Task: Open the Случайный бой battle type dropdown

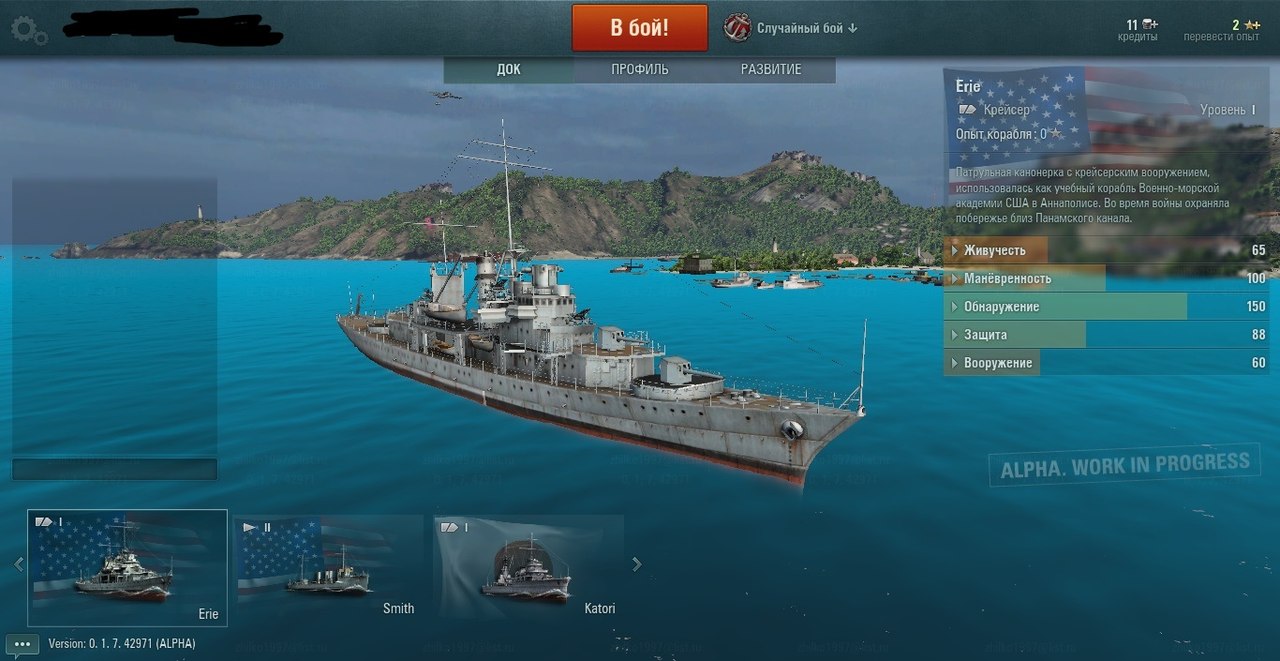Action: pos(792,28)
